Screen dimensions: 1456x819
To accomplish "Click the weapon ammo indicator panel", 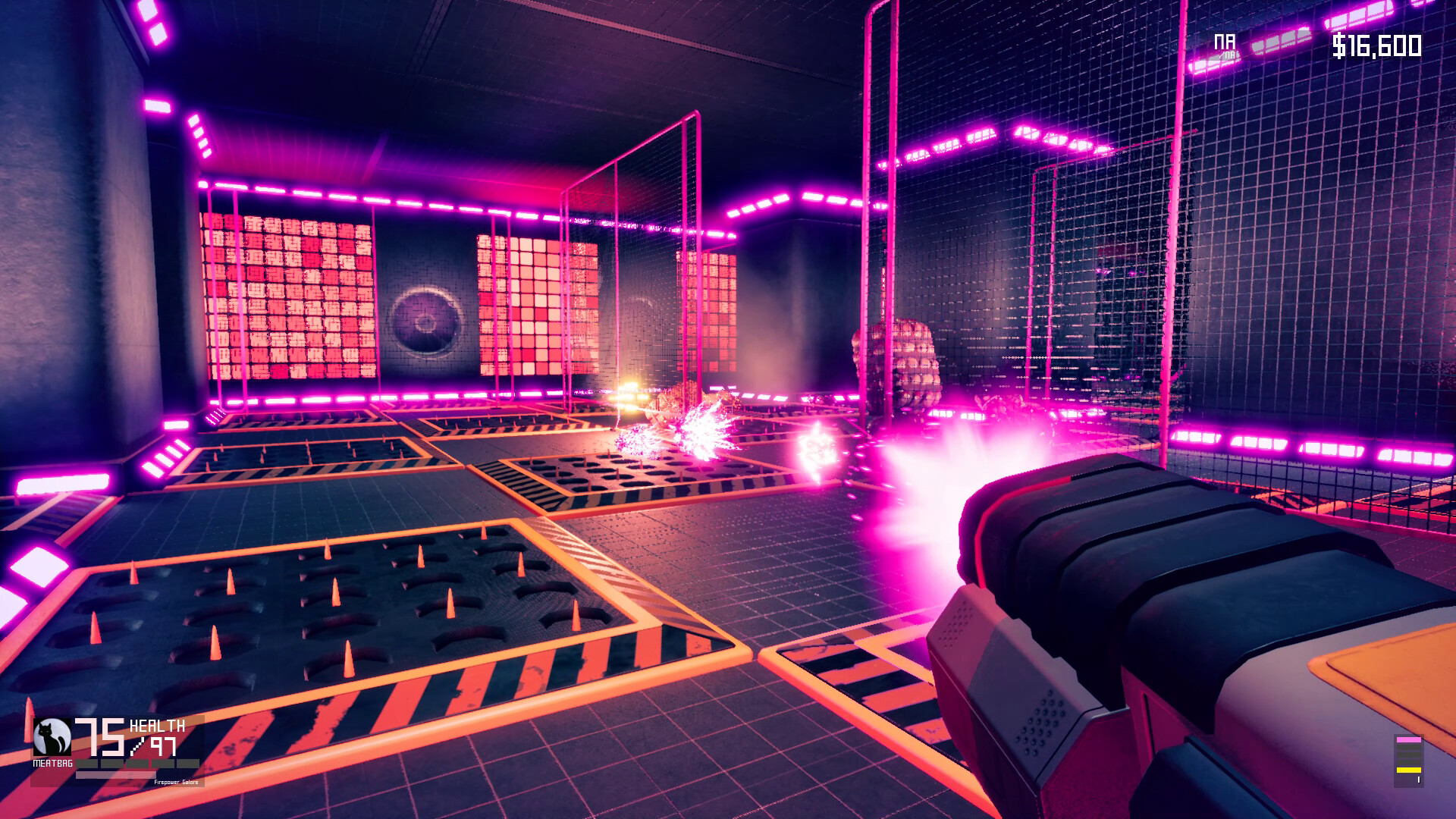I will click(1408, 761).
